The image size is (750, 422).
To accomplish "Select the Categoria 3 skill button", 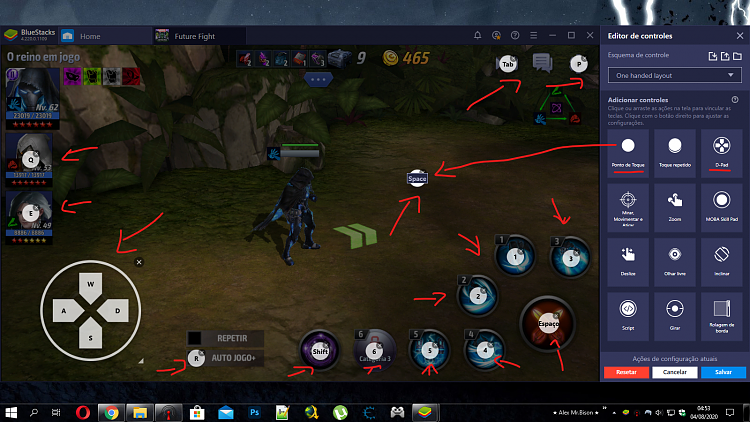I will [x=375, y=350].
